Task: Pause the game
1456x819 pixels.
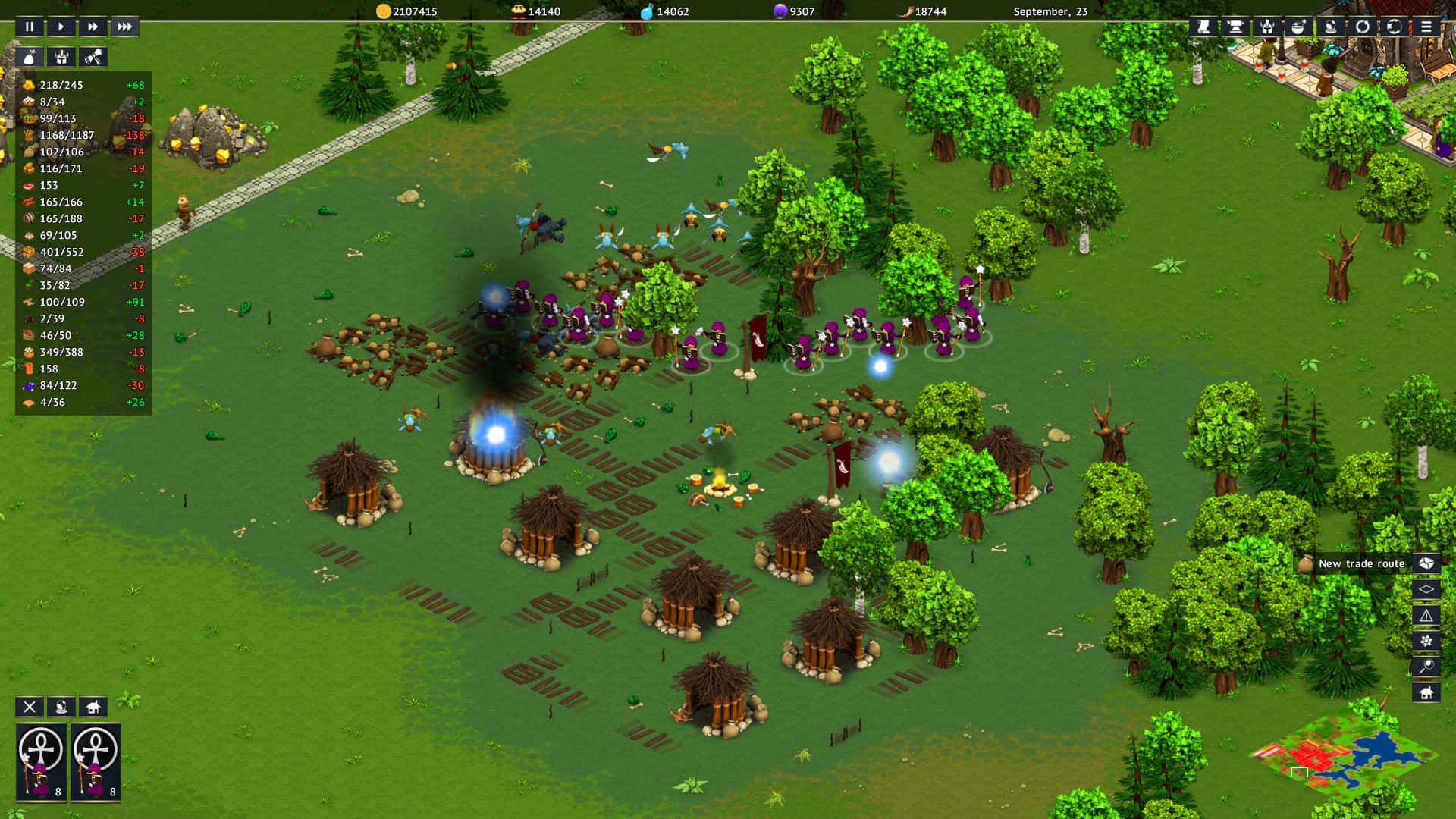Action: click(x=29, y=26)
